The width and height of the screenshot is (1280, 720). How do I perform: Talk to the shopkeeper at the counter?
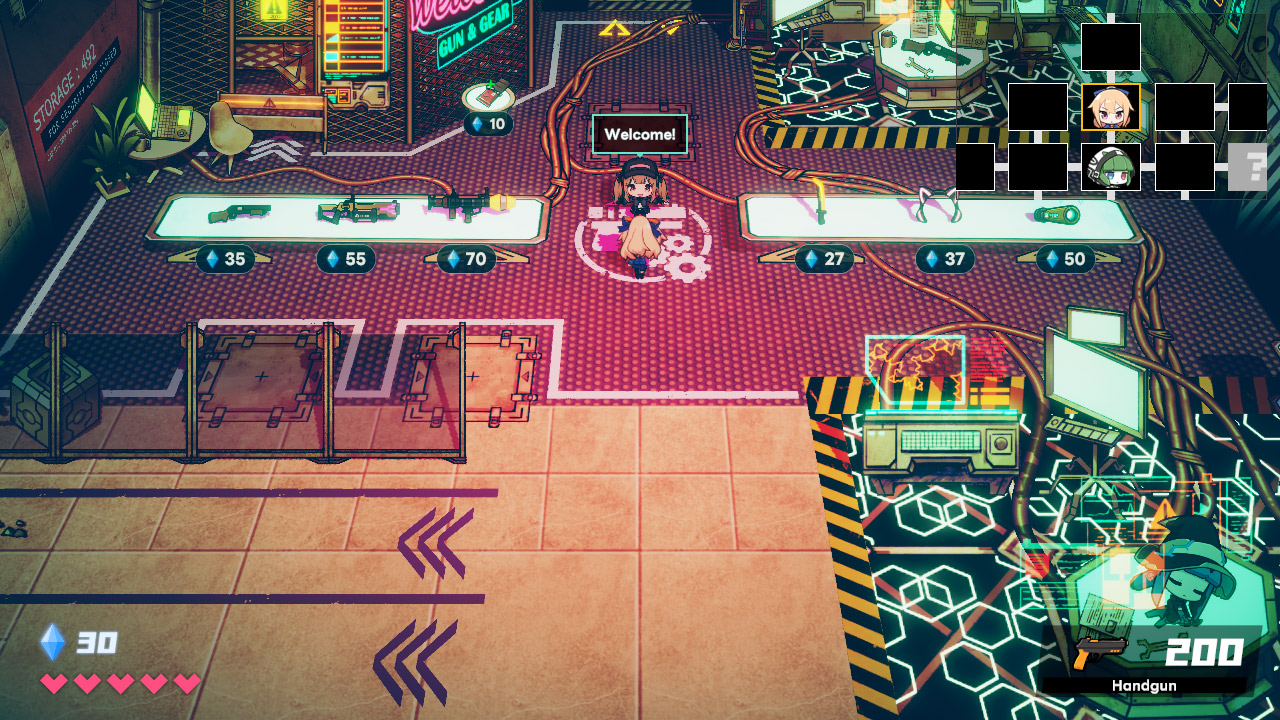point(638,200)
